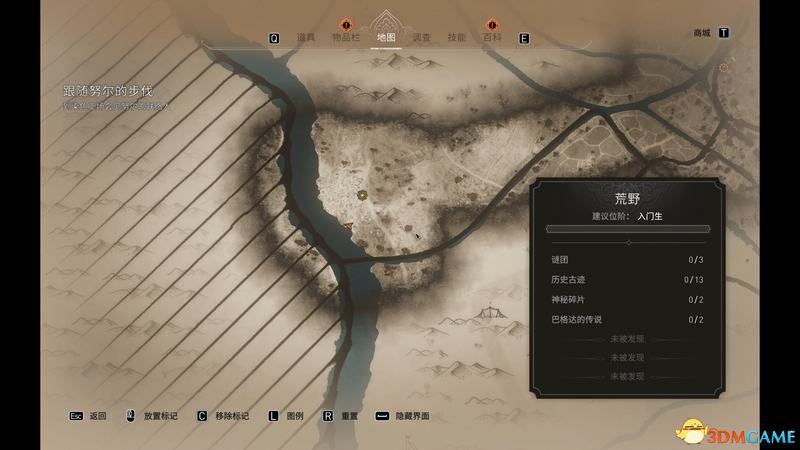The height and width of the screenshot is (450, 800).
Task: Open the 调查 (Investigation) tab
Action: tap(422, 38)
